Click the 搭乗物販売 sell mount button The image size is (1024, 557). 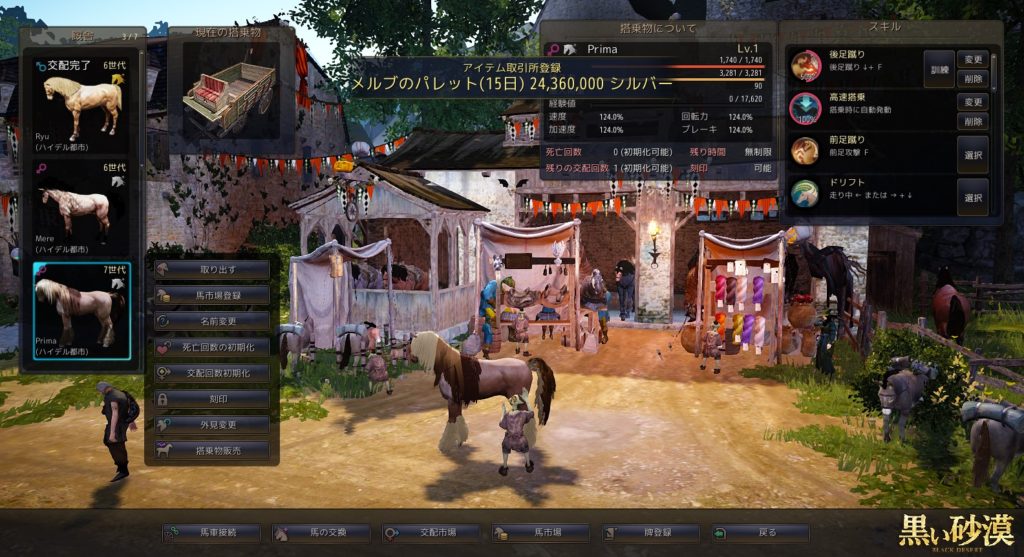212,450
